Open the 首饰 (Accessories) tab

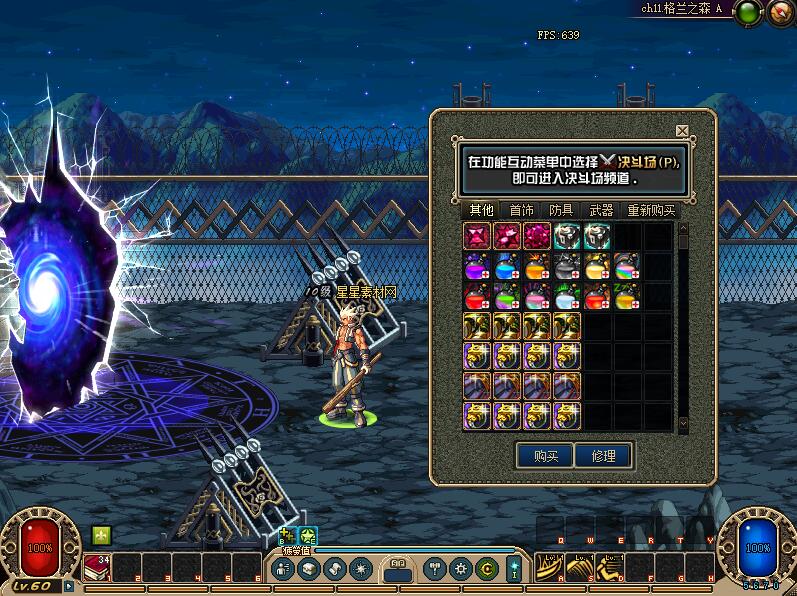[x=521, y=210]
